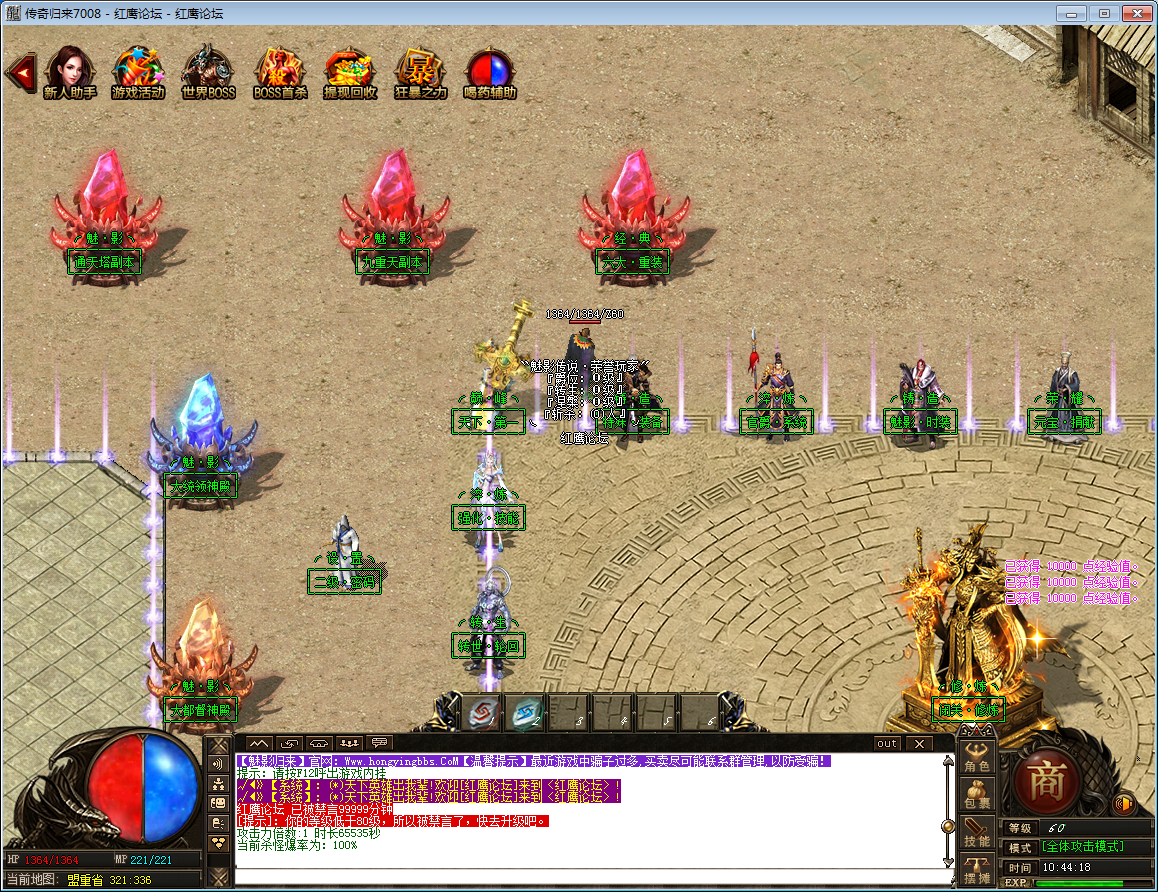This screenshot has height=892, width=1158.
Task: Collapse the top icon bar with red arrow
Action: coord(19,72)
